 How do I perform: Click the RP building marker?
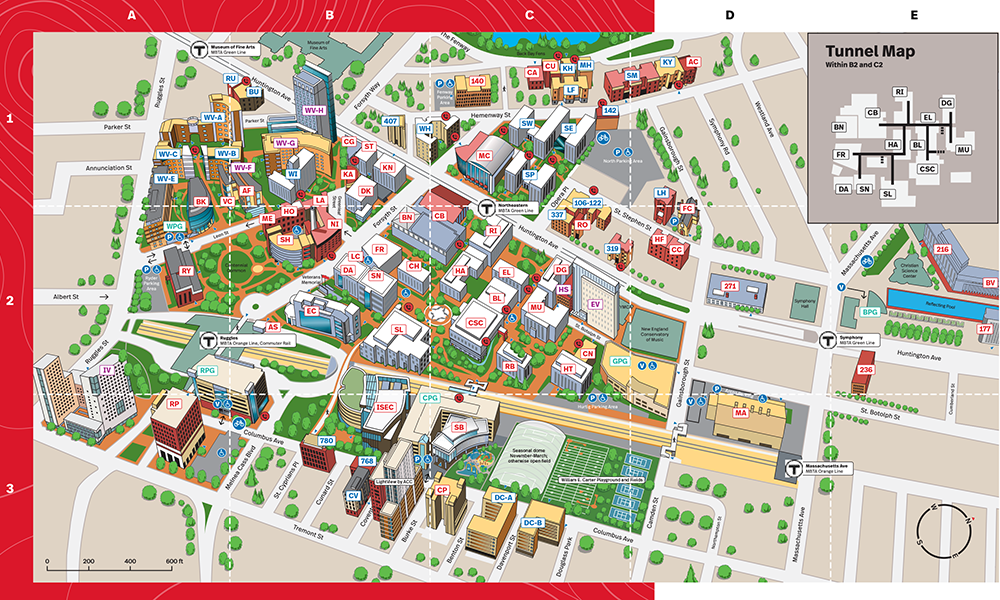[x=174, y=403]
